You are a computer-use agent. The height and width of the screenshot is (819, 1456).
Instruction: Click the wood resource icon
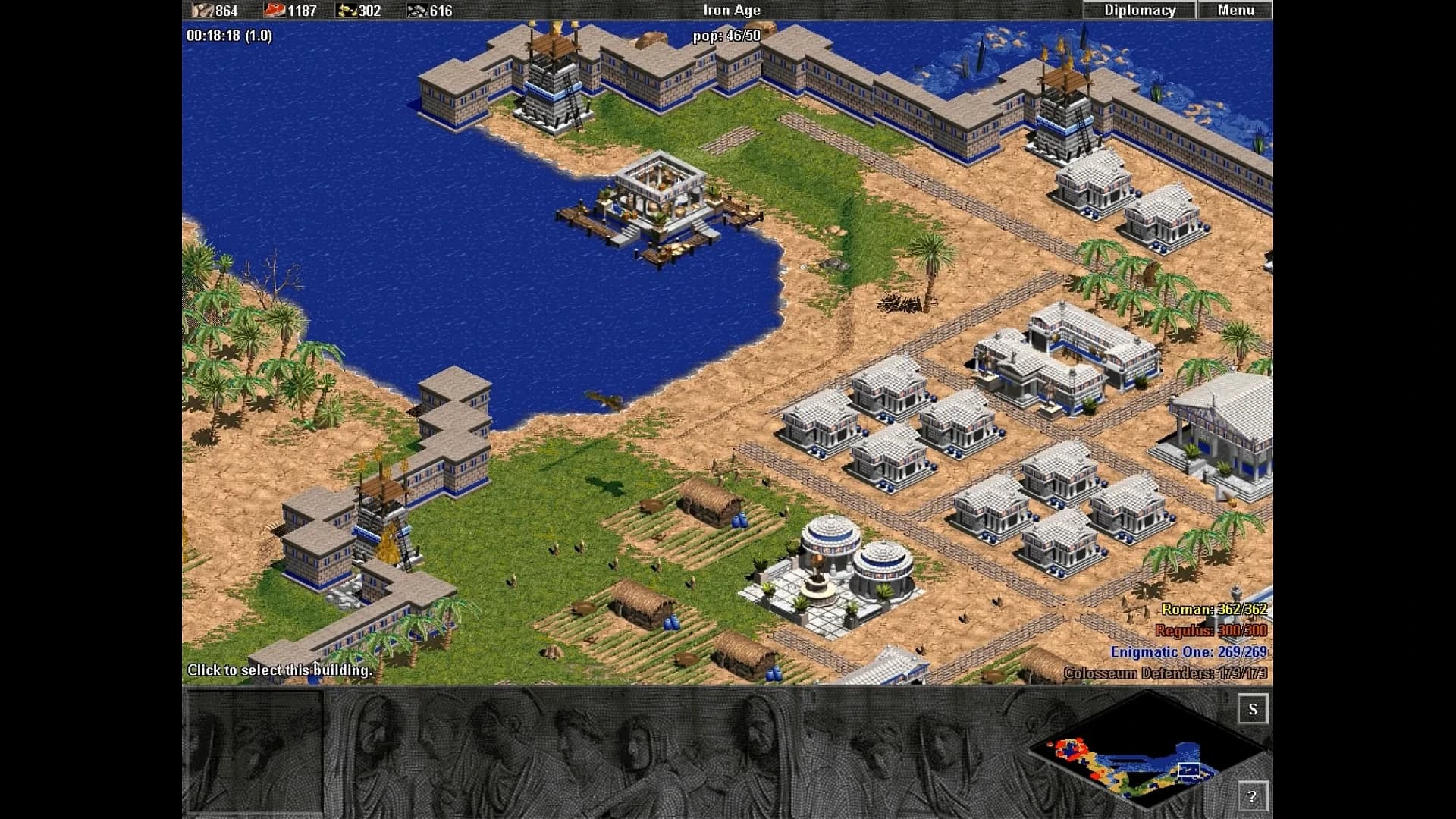pos(202,11)
